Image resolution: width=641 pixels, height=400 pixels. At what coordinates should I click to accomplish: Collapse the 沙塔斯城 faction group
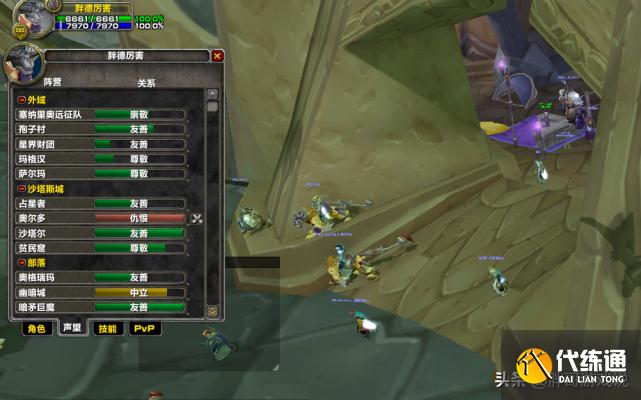(21, 189)
